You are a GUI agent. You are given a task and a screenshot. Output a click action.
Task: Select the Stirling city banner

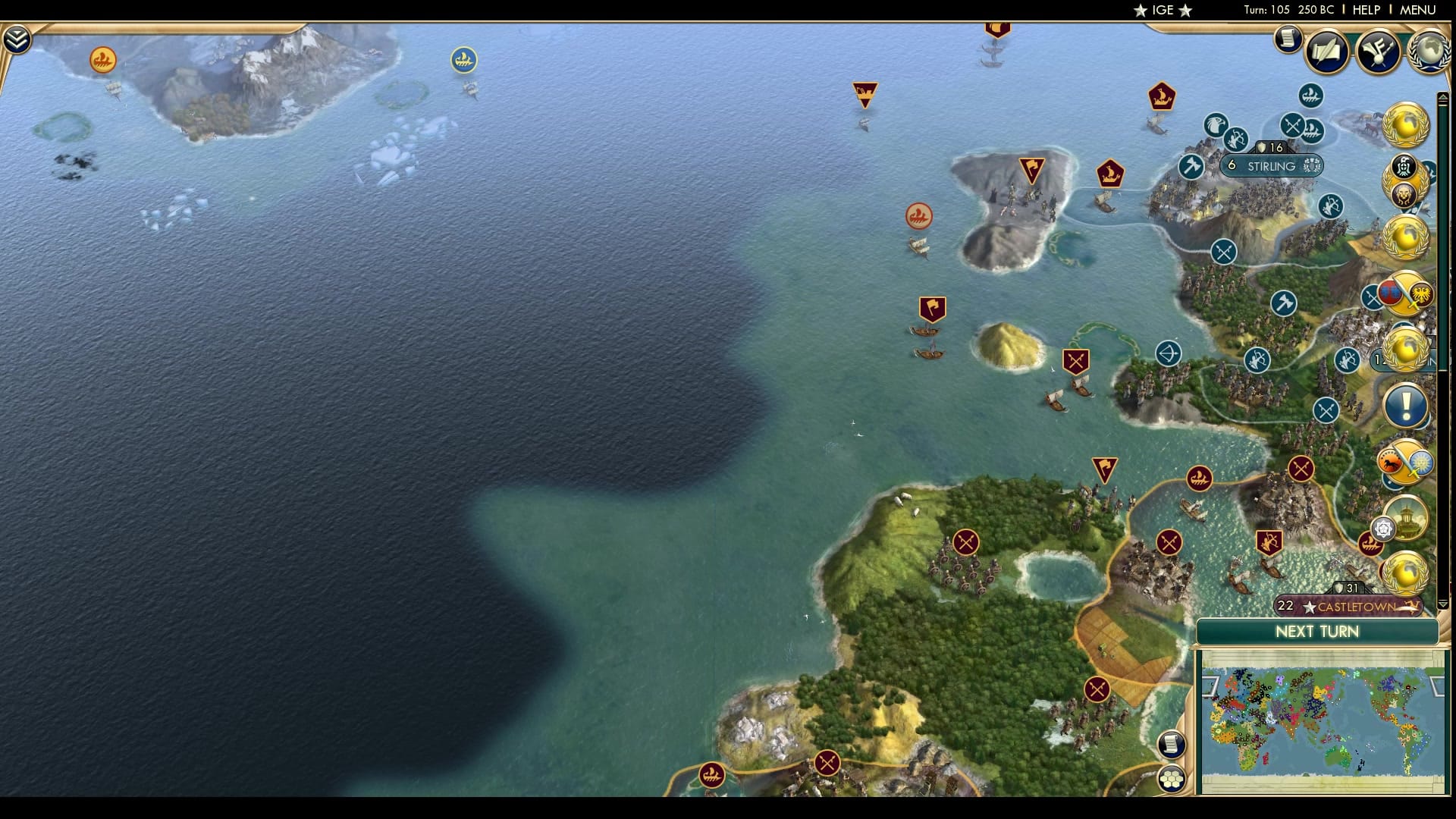[x=1271, y=165]
